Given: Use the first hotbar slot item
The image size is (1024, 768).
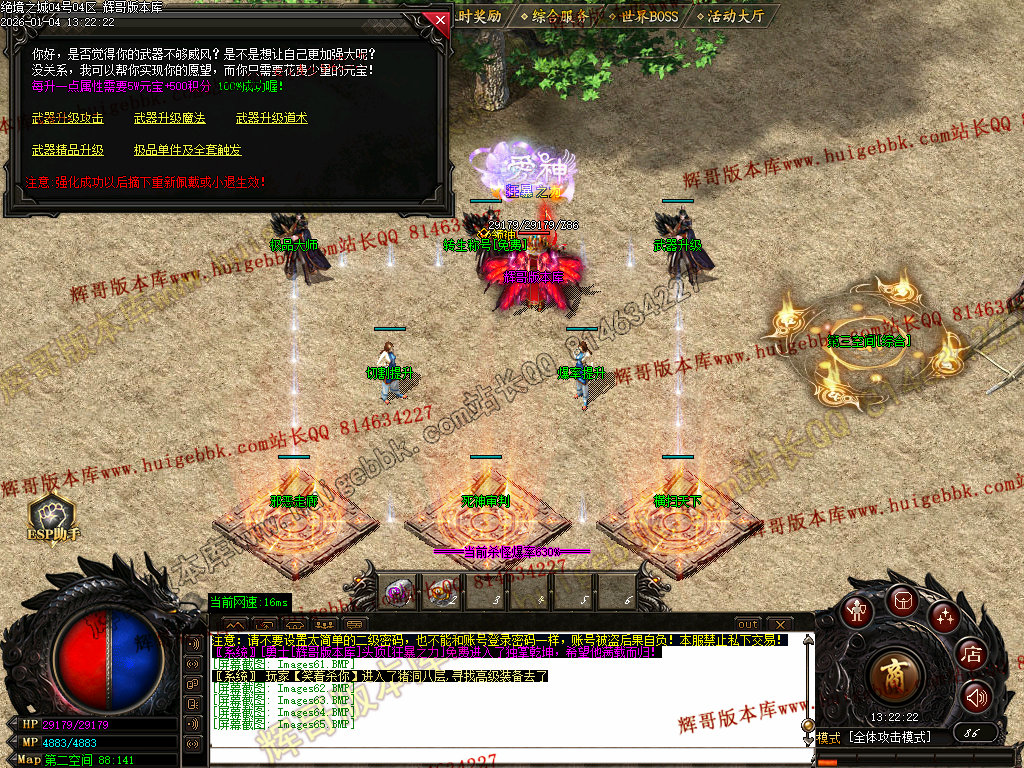Looking at the screenshot, I should tap(399, 591).
